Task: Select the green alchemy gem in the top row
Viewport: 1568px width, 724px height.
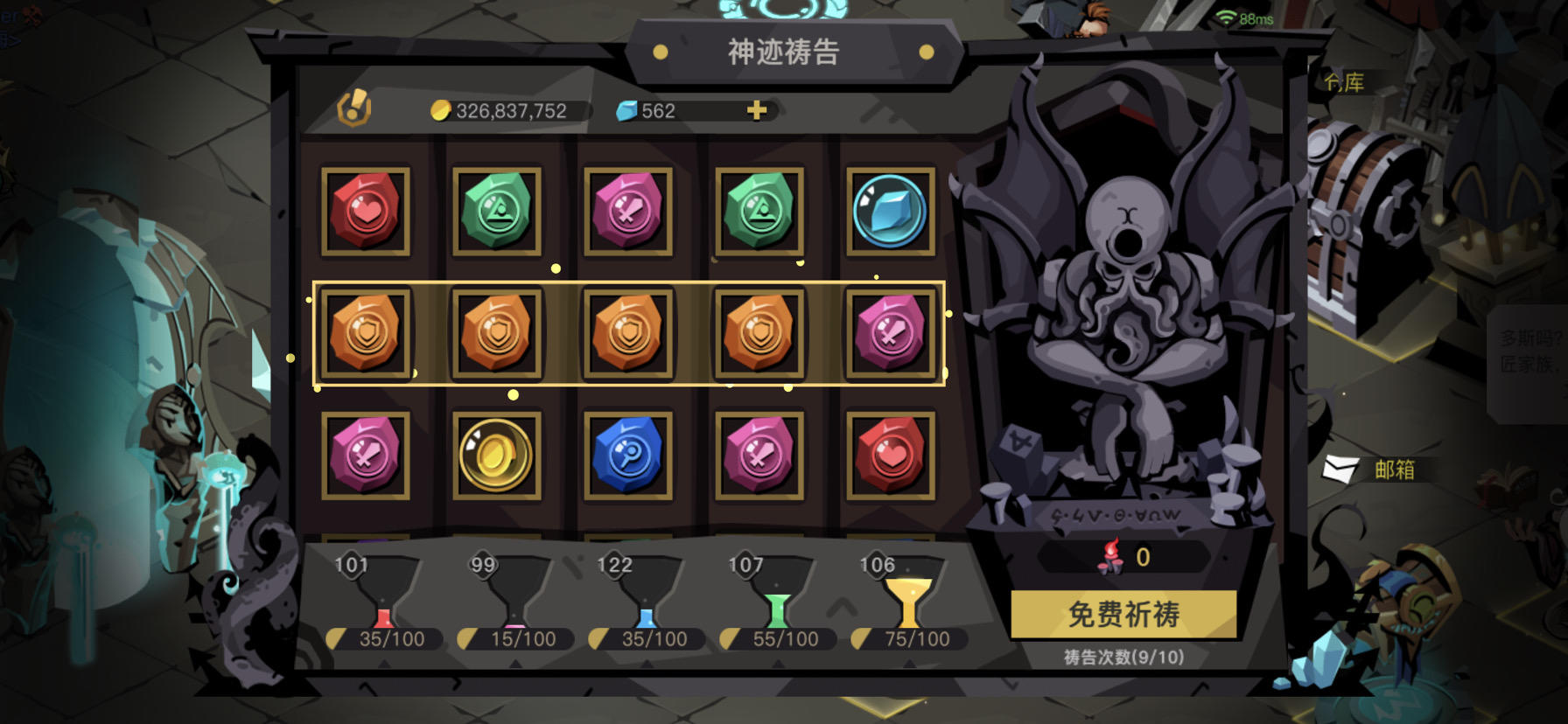Action: pyautogui.click(x=498, y=210)
